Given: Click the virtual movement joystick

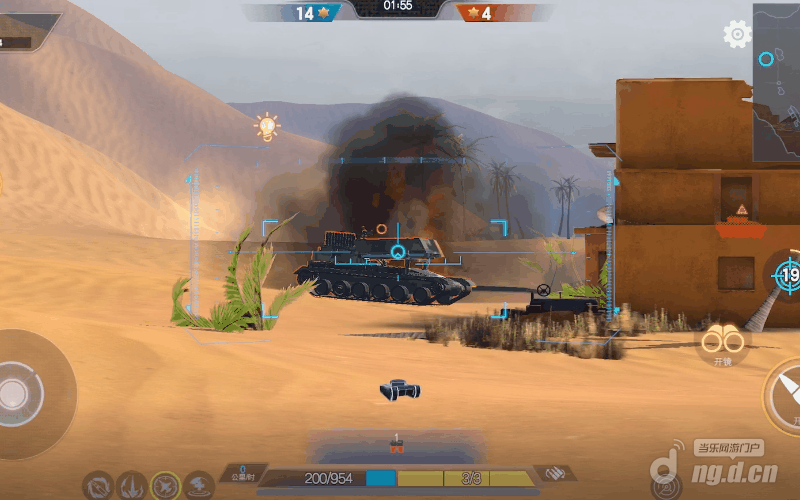Looking at the screenshot, I should (18, 391).
